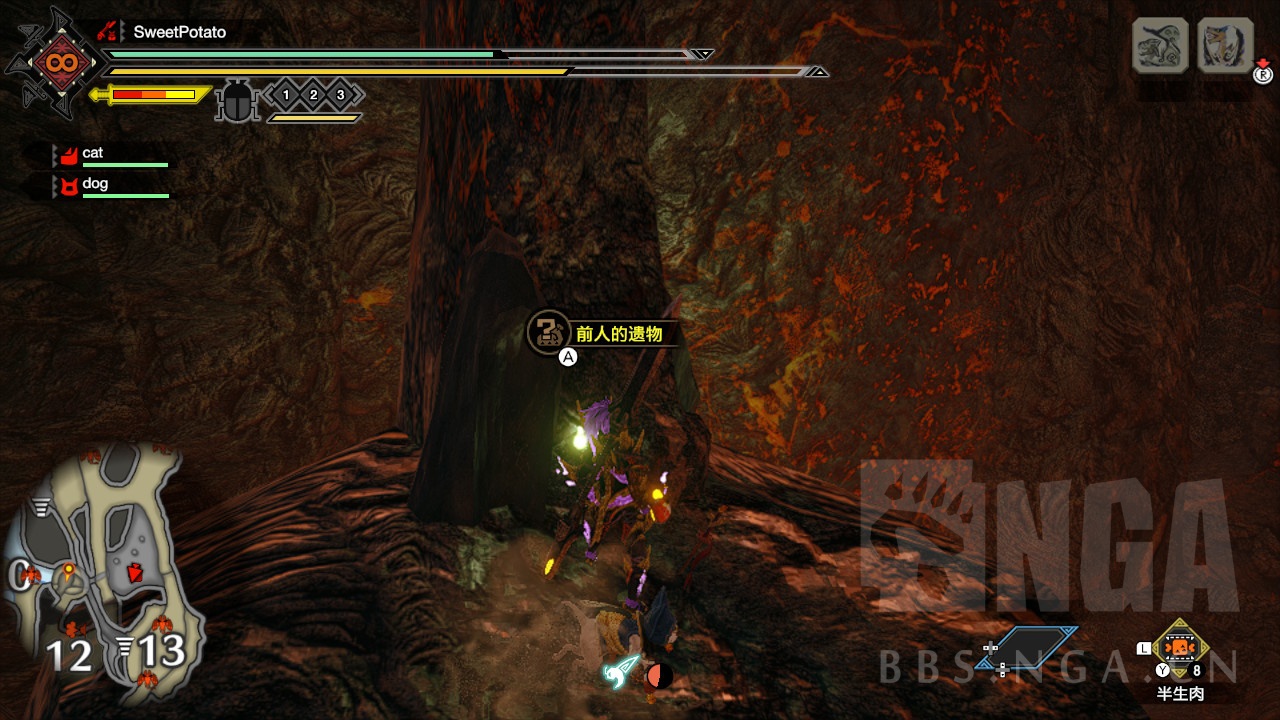Choose the colored wyvern monster icon

(1225, 45)
